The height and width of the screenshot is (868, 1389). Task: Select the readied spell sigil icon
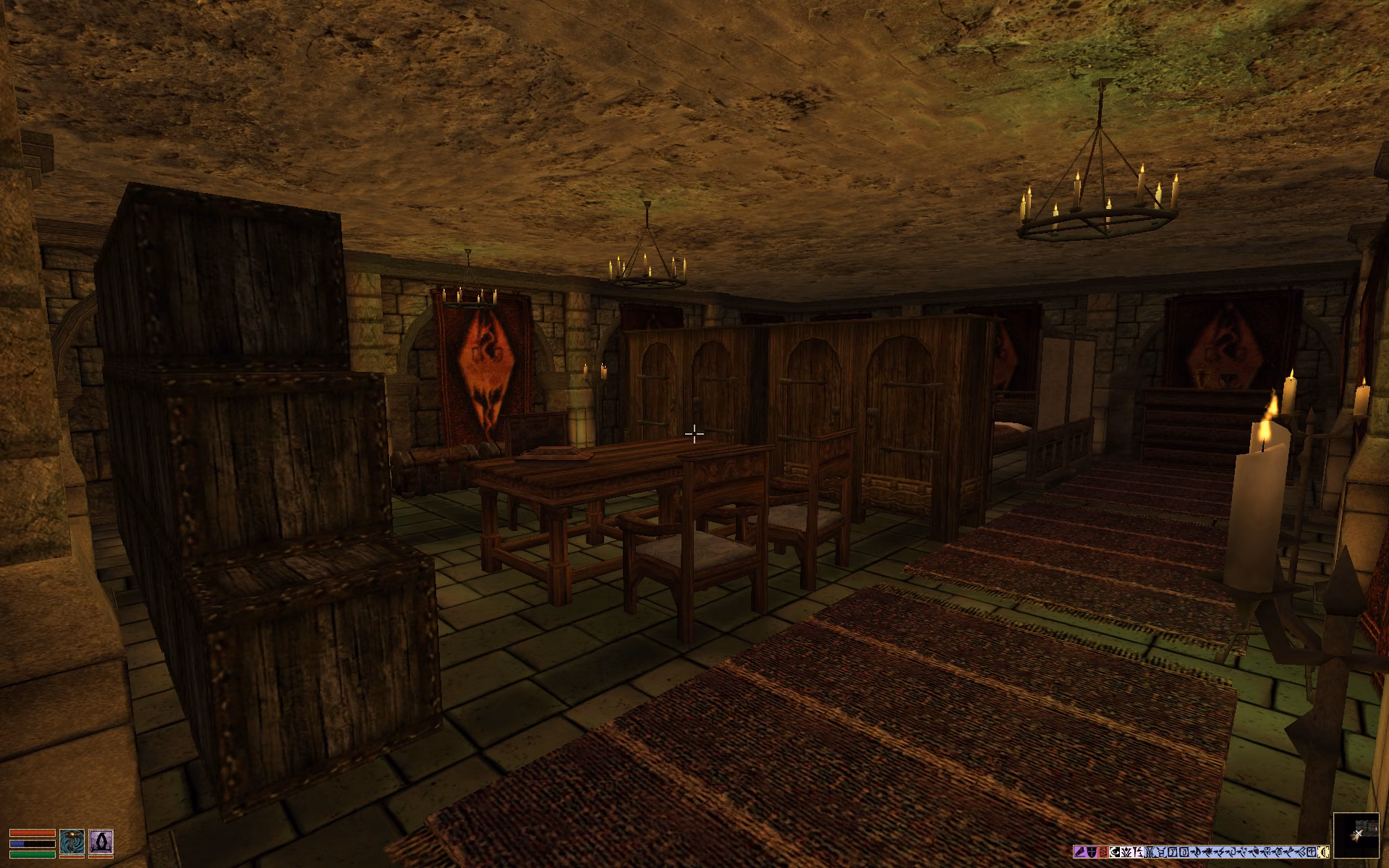[101, 842]
